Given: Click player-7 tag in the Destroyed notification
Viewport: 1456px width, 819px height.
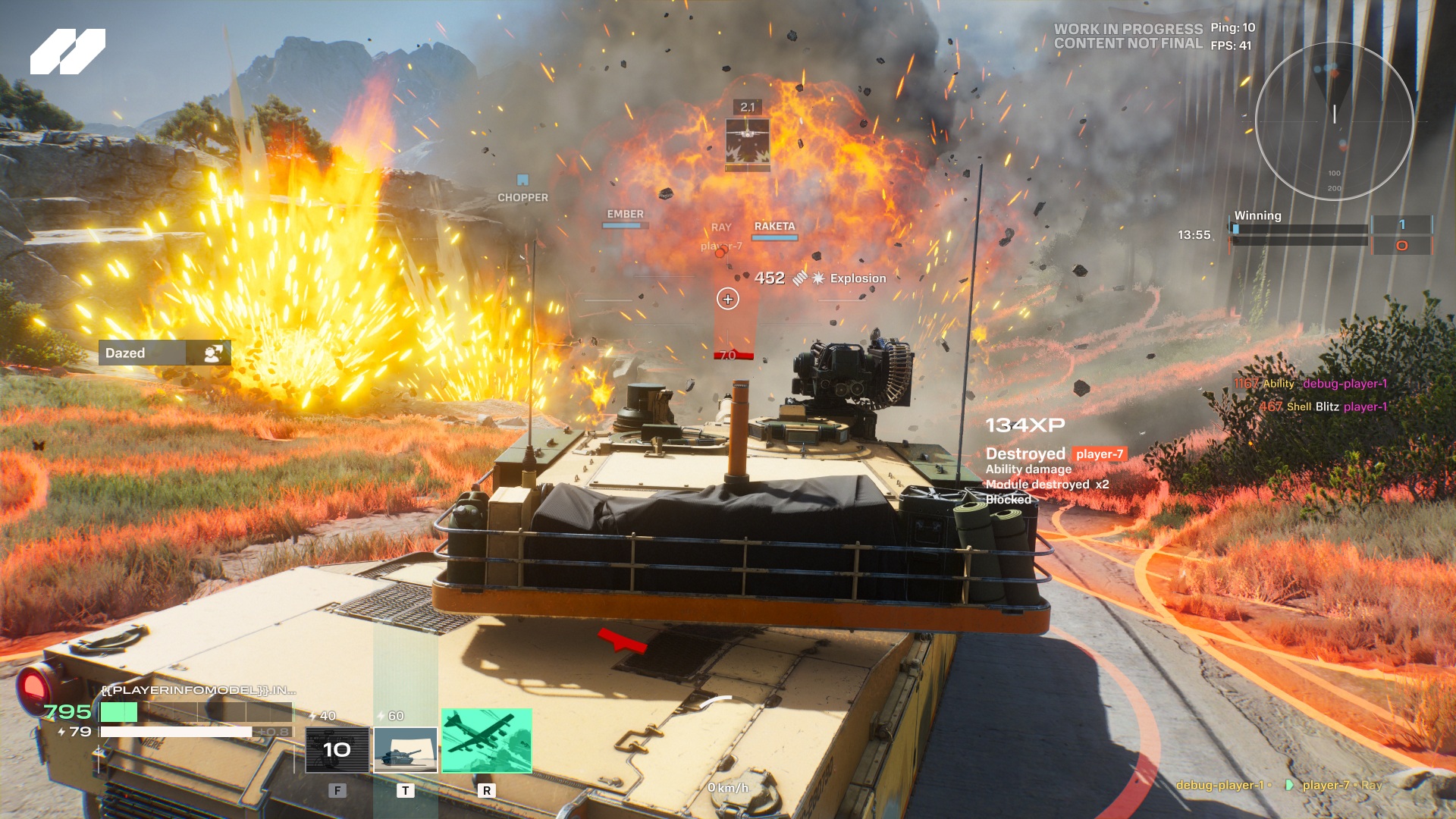Looking at the screenshot, I should pos(1098,453).
